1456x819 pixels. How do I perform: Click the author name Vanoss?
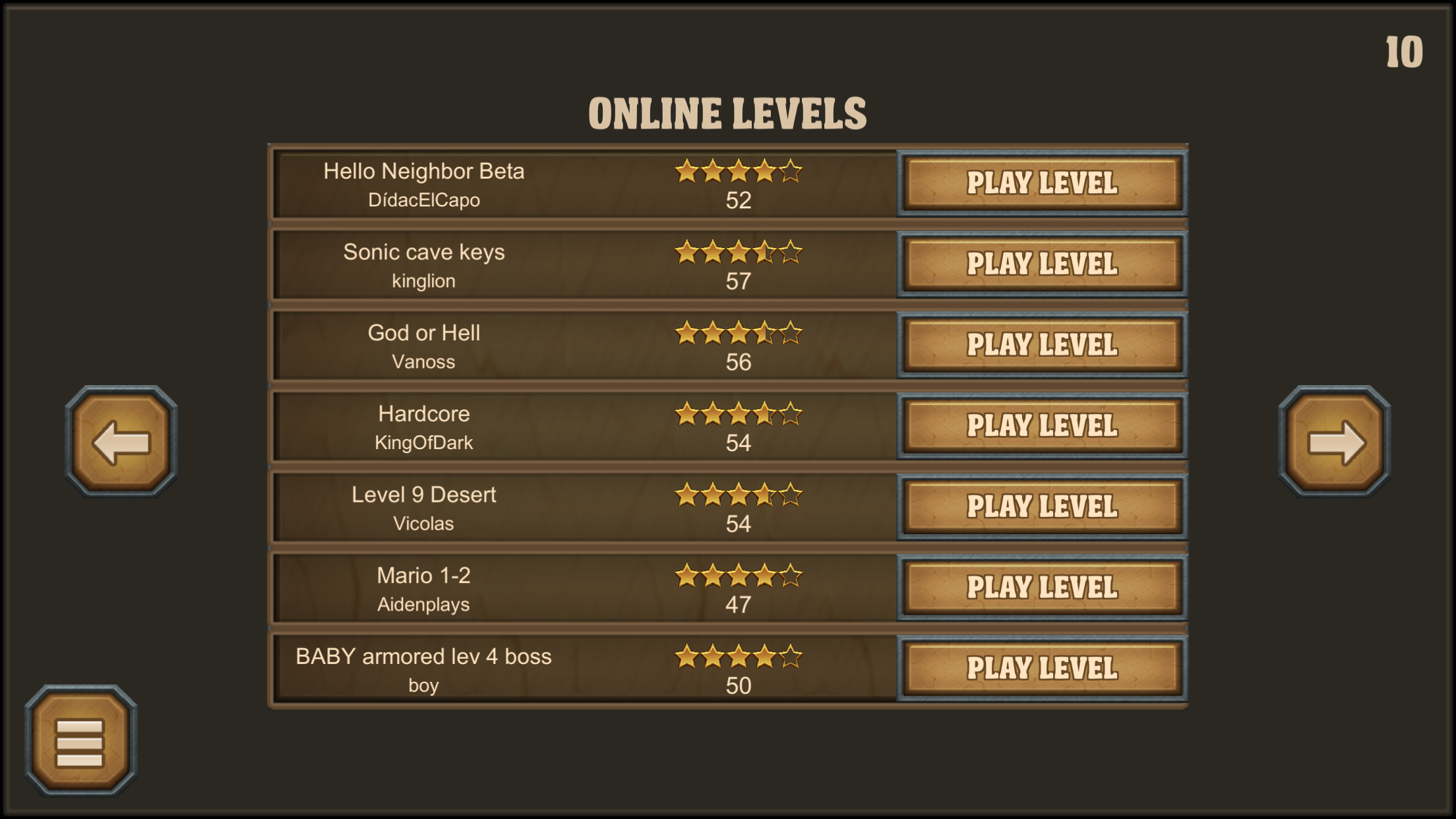[424, 361]
